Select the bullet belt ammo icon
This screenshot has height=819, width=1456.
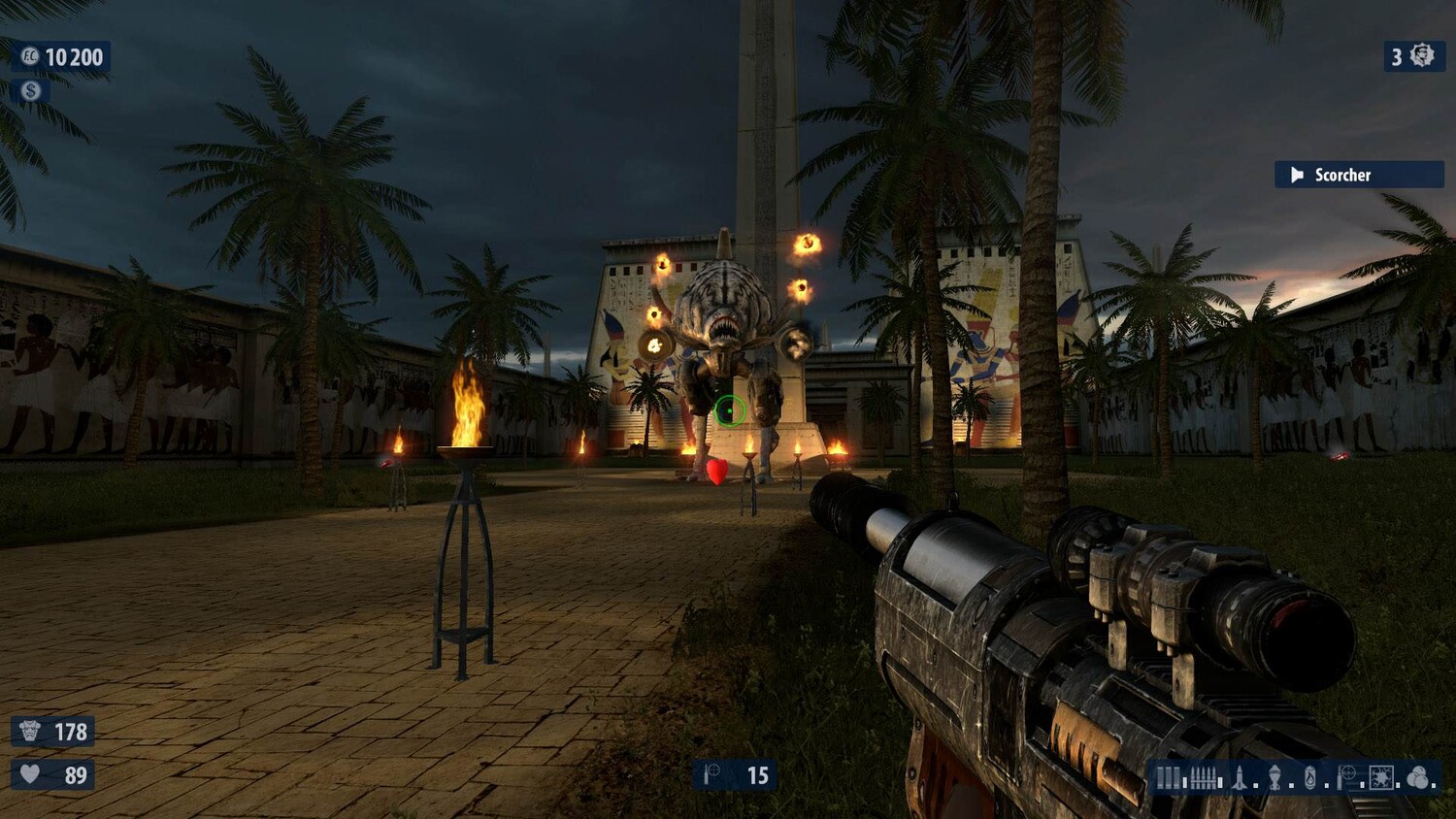(x=1204, y=777)
